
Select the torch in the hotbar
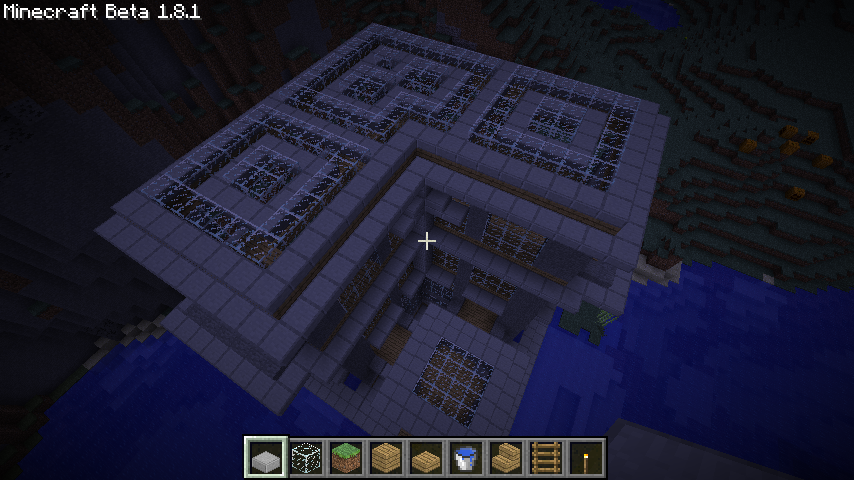point(586,458)
